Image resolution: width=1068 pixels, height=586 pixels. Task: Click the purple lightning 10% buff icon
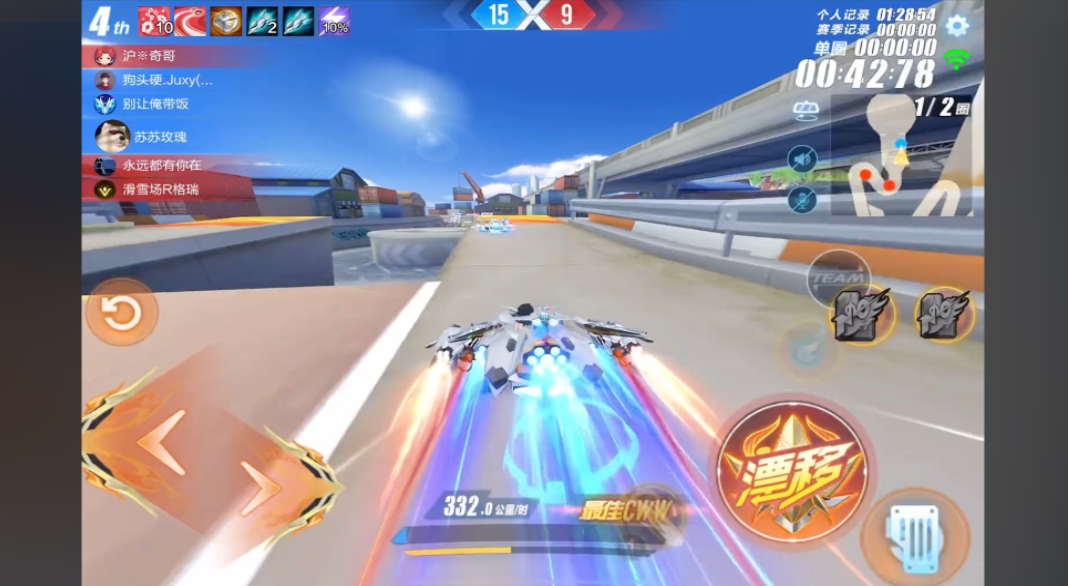[x=335, y=21]
